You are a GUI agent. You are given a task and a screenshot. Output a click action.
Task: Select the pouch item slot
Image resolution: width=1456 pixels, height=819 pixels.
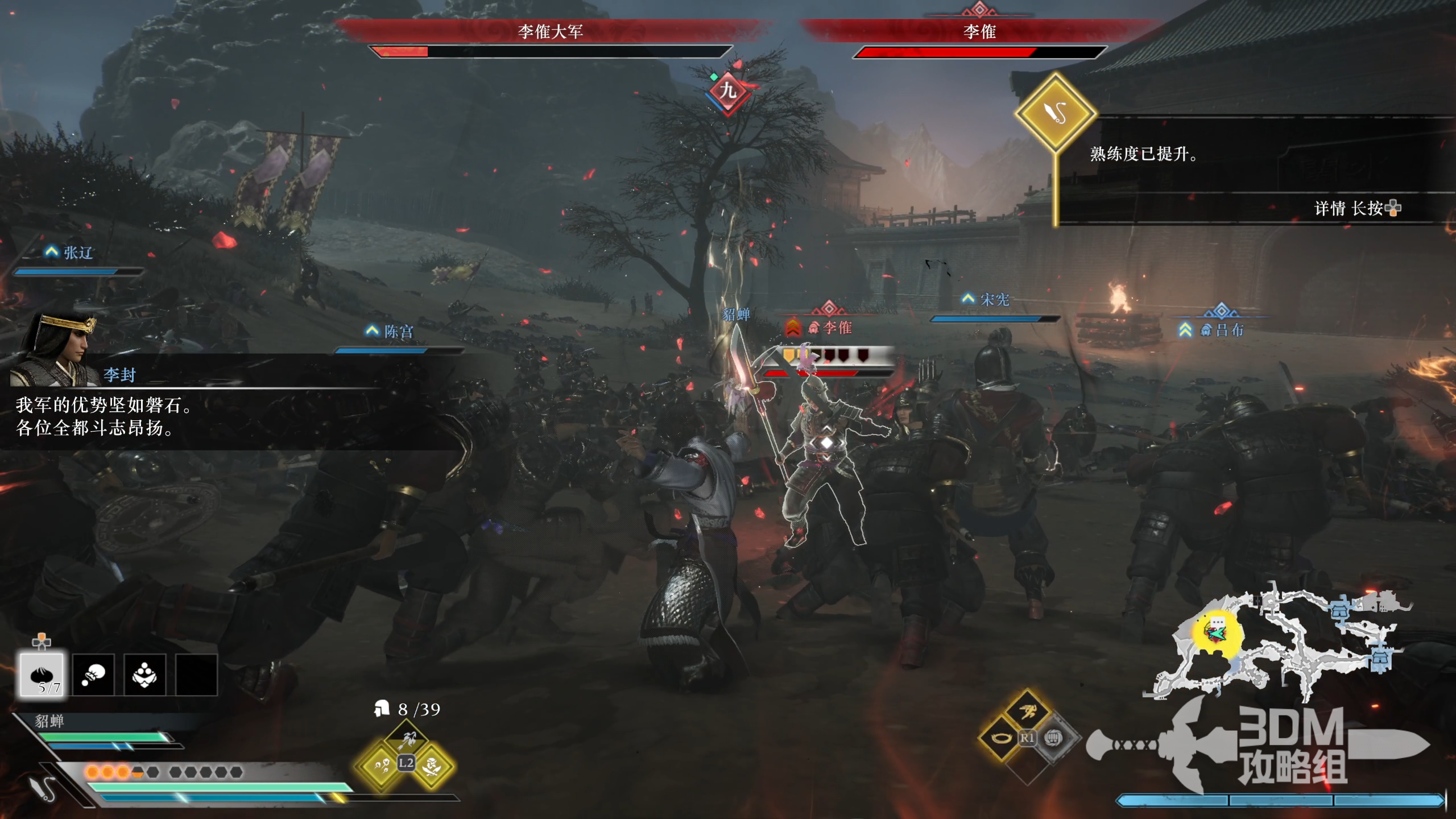tap(93, 675)
